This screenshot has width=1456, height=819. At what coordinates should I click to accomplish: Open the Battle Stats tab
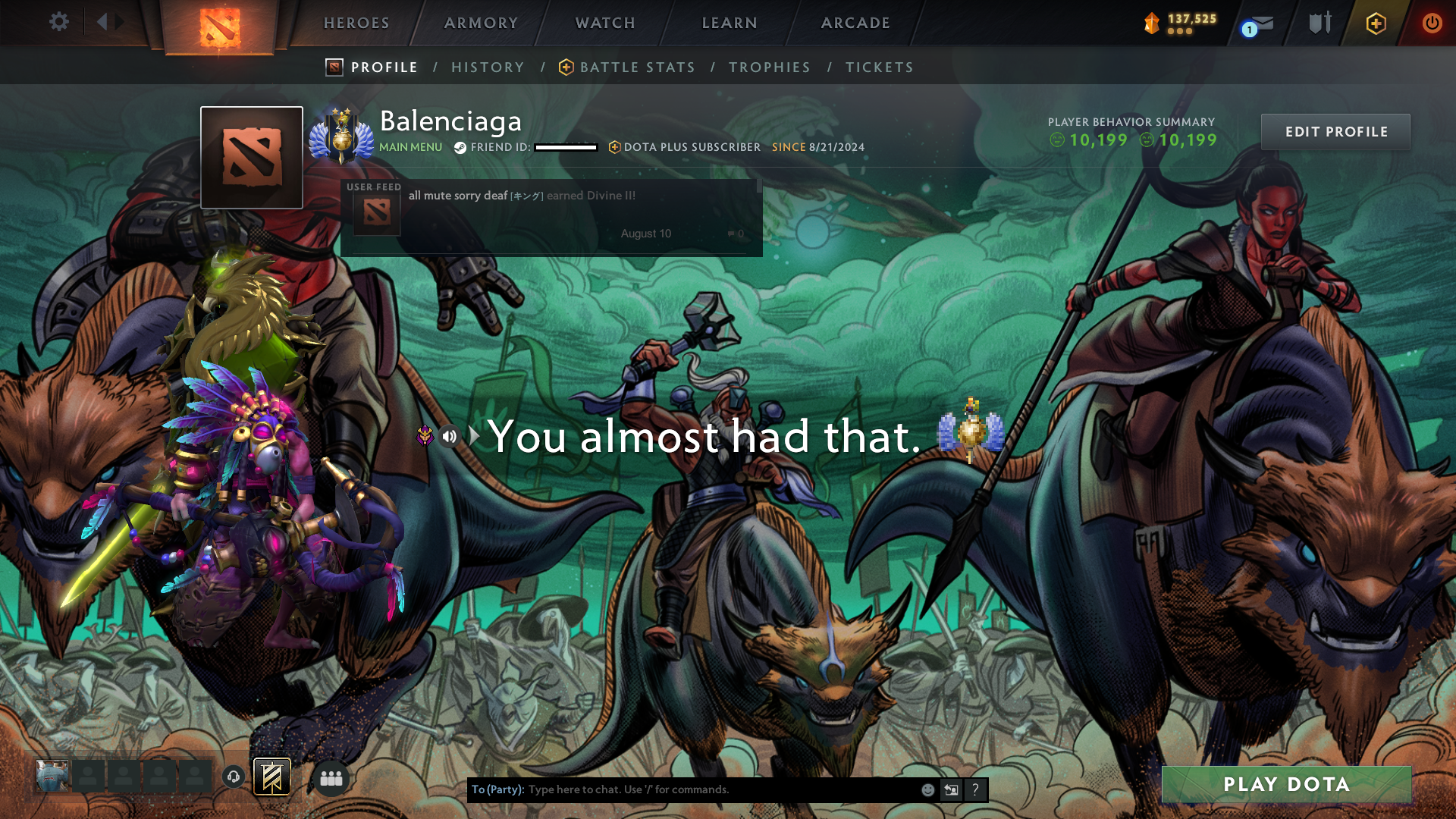point(635,67)
